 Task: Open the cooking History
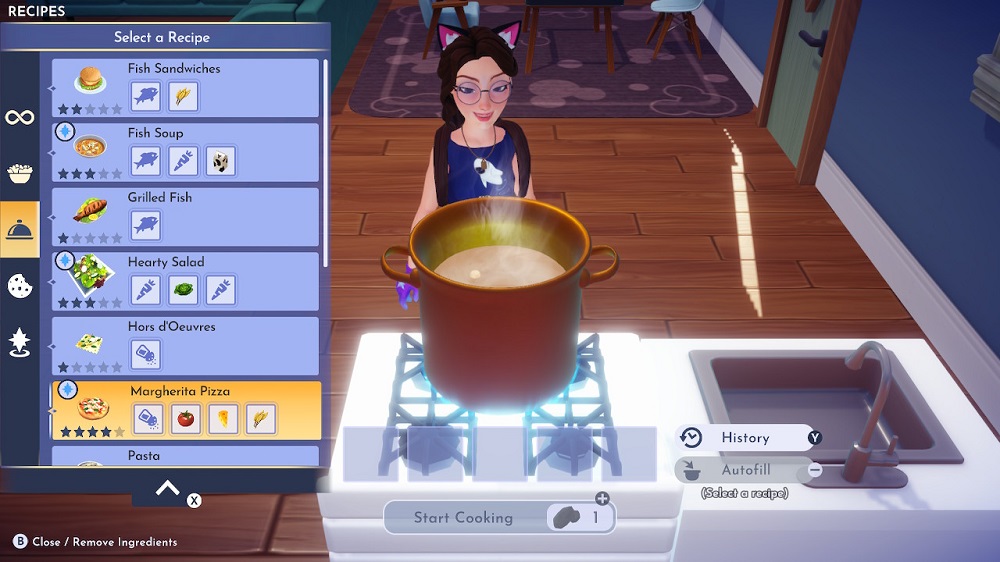click(745, 438)
